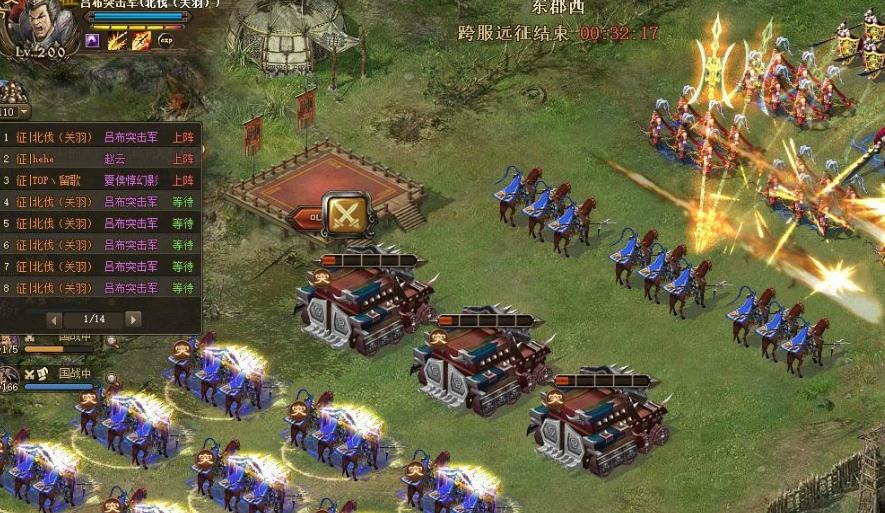Click the purple buff icon under the general's bars

click(x=92, y=41)
